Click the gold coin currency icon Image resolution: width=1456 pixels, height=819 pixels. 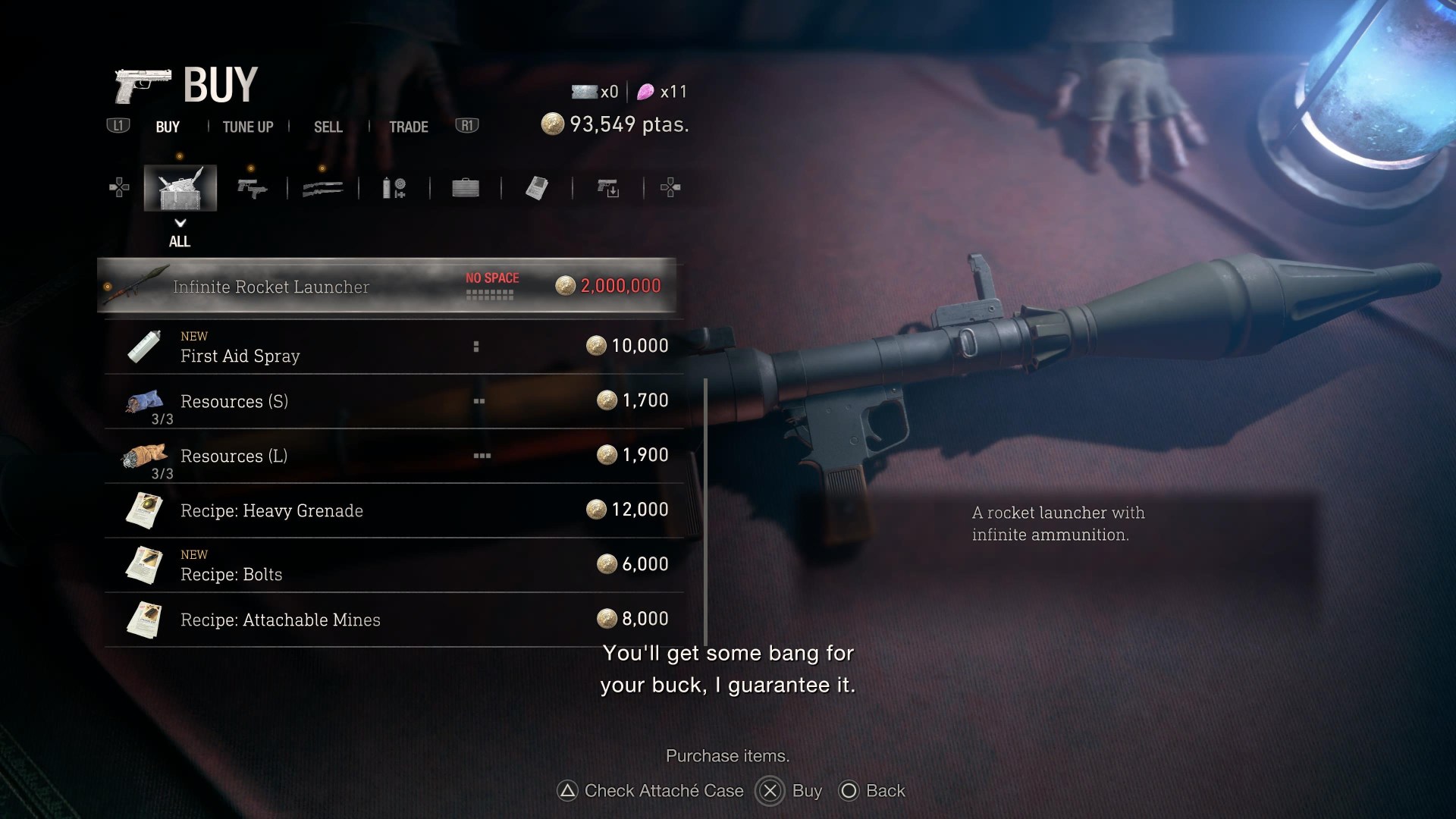(x=553, y=124)
